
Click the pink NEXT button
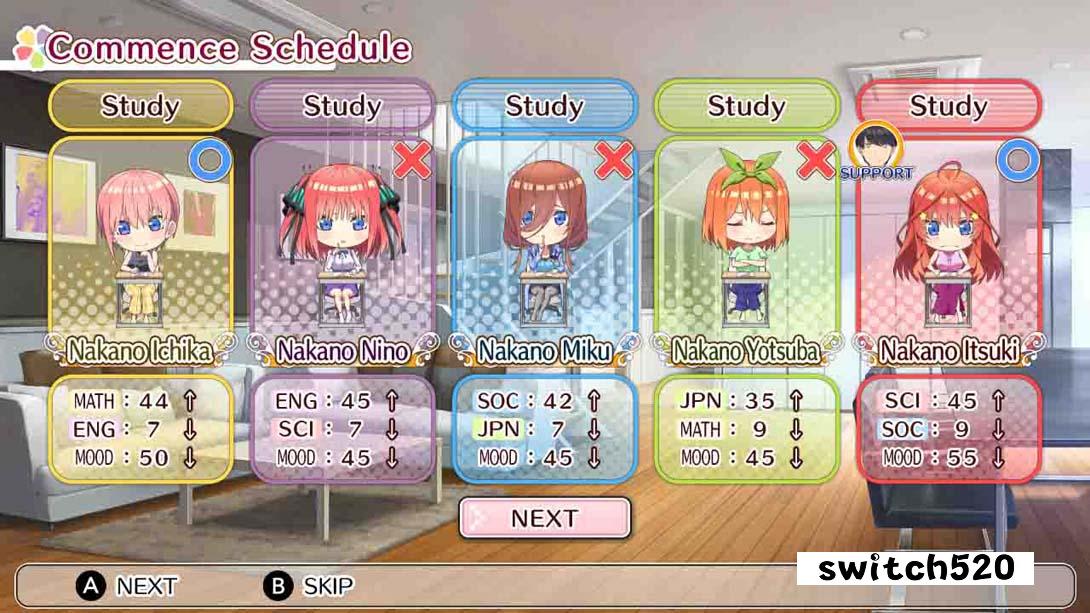[545, 518]
